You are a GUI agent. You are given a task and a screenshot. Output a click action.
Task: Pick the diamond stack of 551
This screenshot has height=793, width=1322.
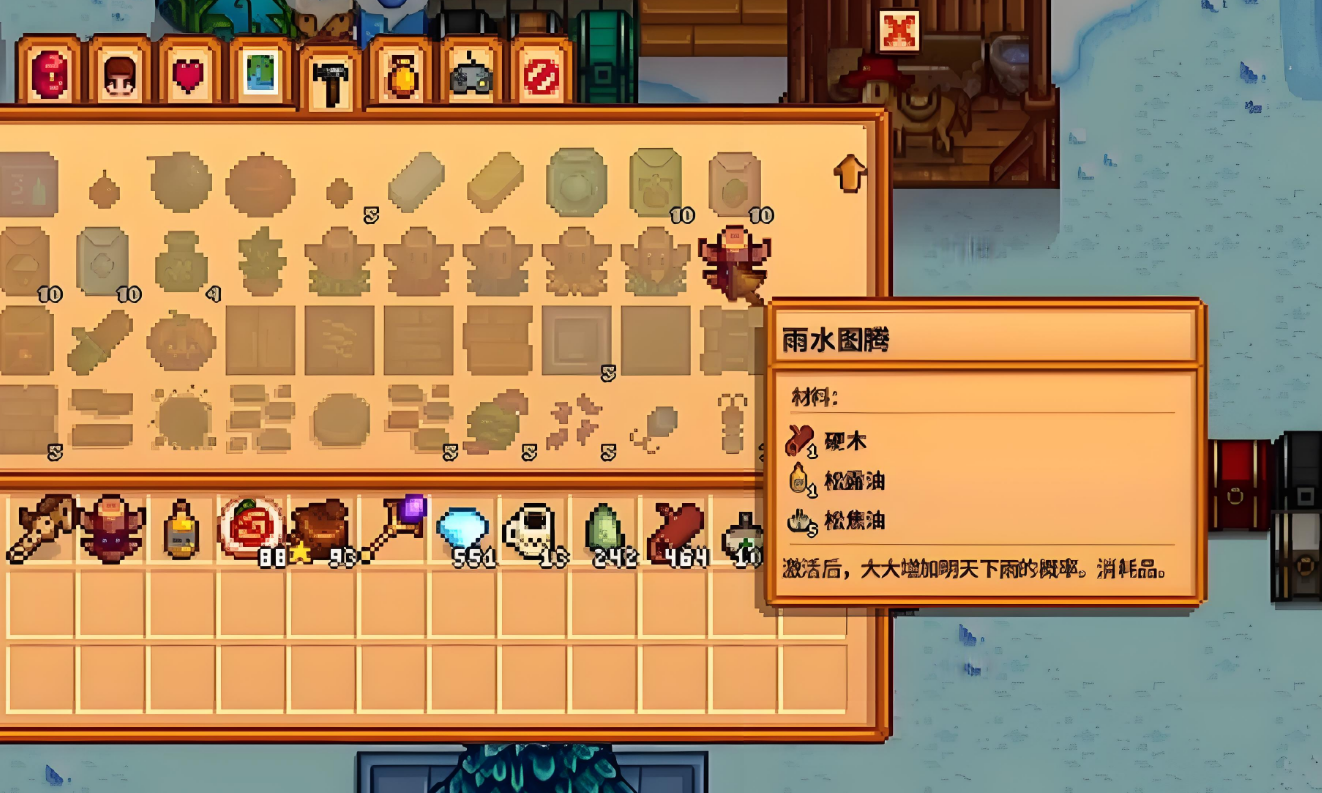(x=463, y=528)
